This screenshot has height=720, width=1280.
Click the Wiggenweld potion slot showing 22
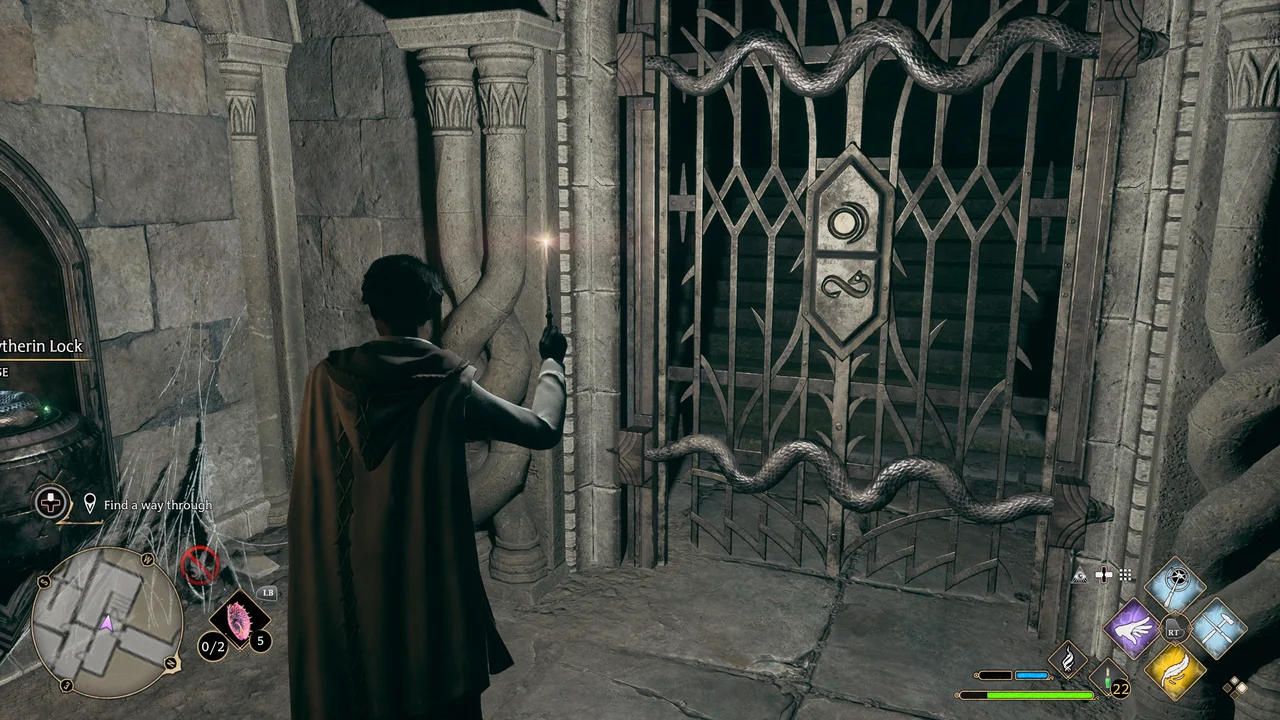(x=1108, y=677)
